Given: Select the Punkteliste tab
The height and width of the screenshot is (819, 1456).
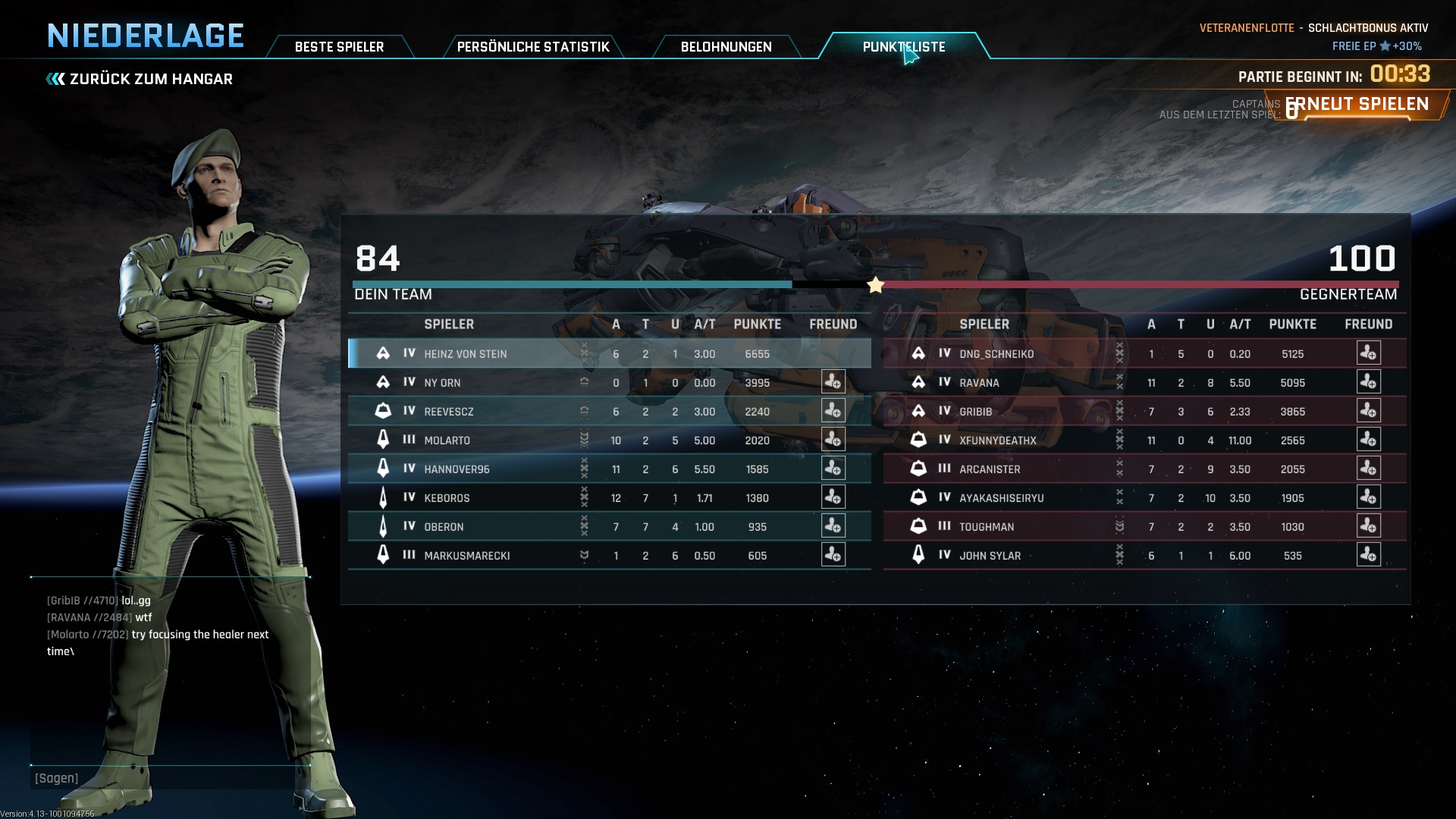Looking at the screenshot, I should (903, 47).
